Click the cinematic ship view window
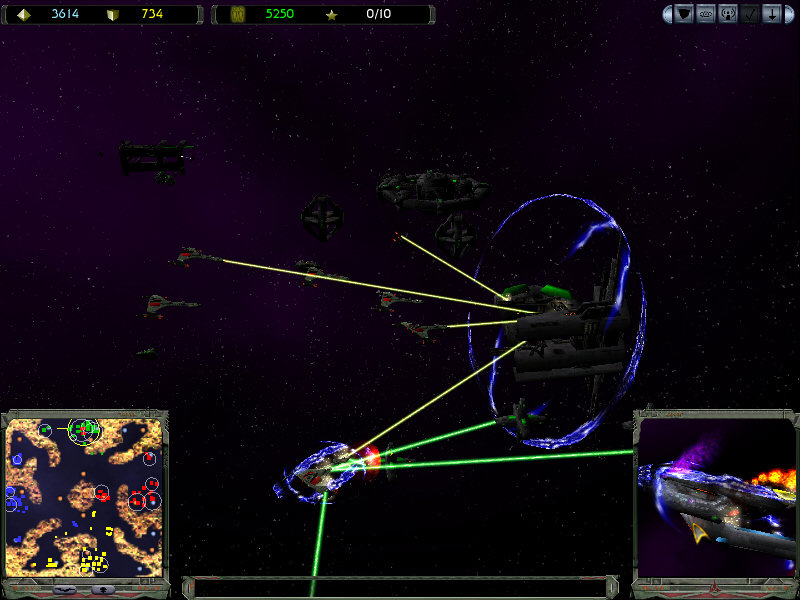Screen dimensions: 800x600 point(716,498)
